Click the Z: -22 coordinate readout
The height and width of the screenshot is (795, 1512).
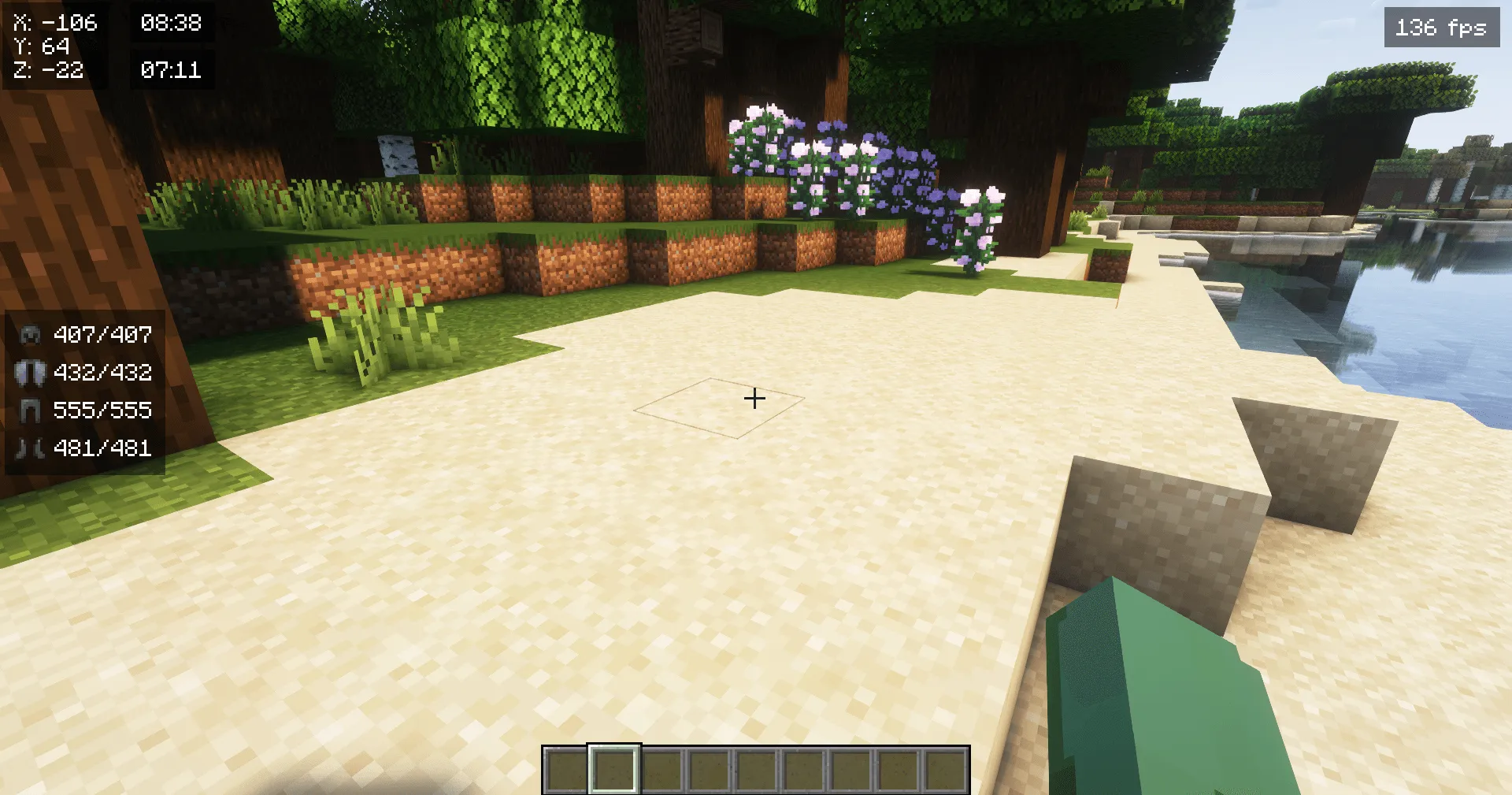click(x=47, y=71)
